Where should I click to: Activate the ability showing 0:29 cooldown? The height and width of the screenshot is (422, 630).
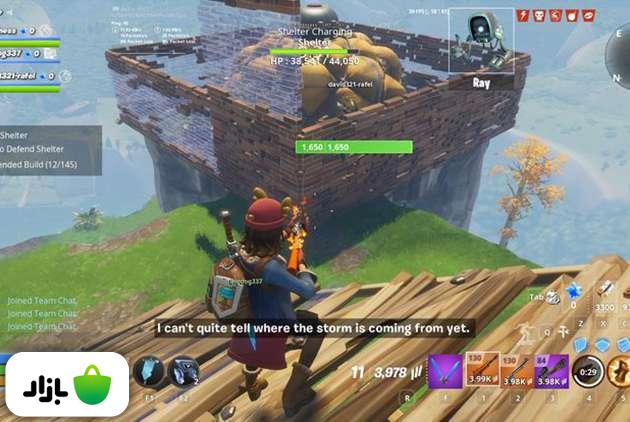590,370
